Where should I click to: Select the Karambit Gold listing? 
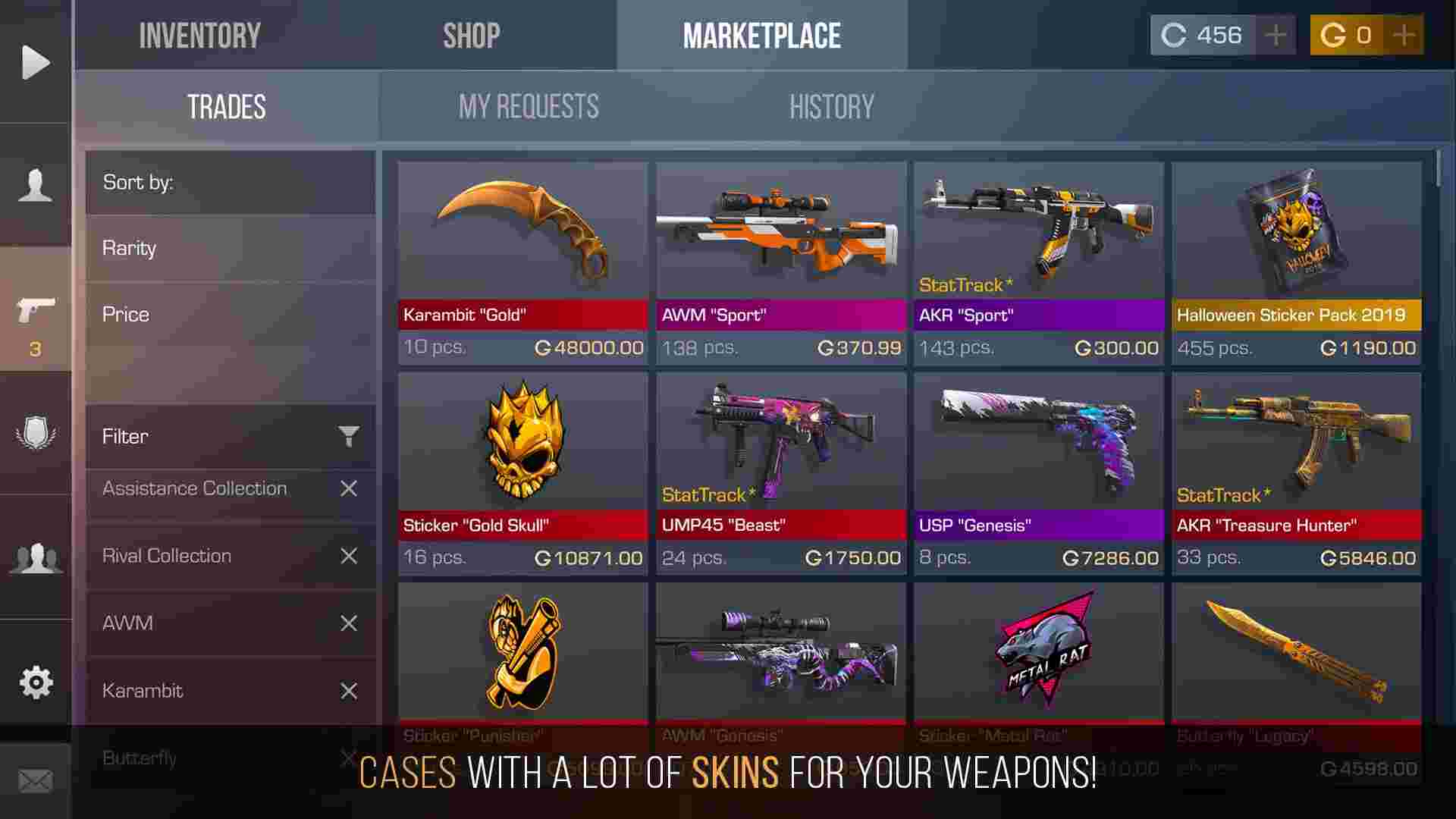522,250
